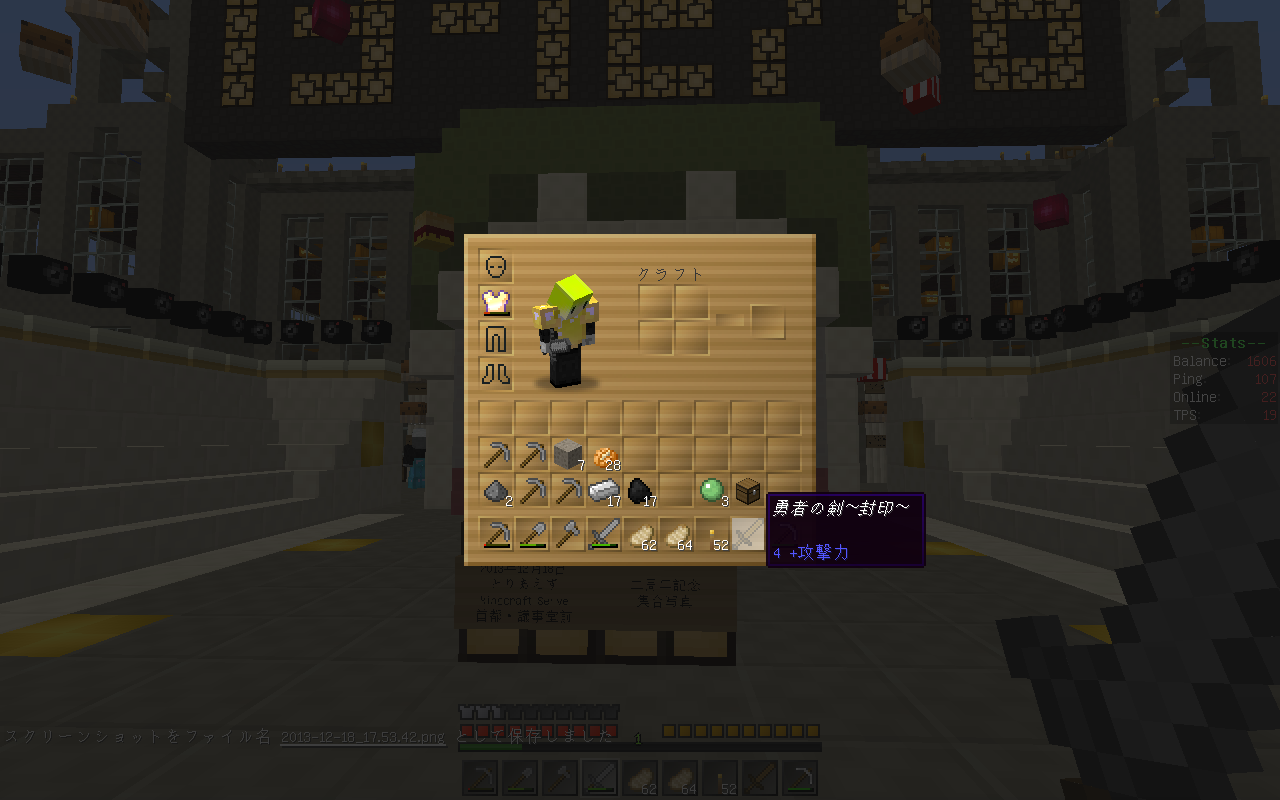Select the stack of 17 iron ingots
Image resolution: width=1280 pixels, height=800 pixels.
point(604,491)
